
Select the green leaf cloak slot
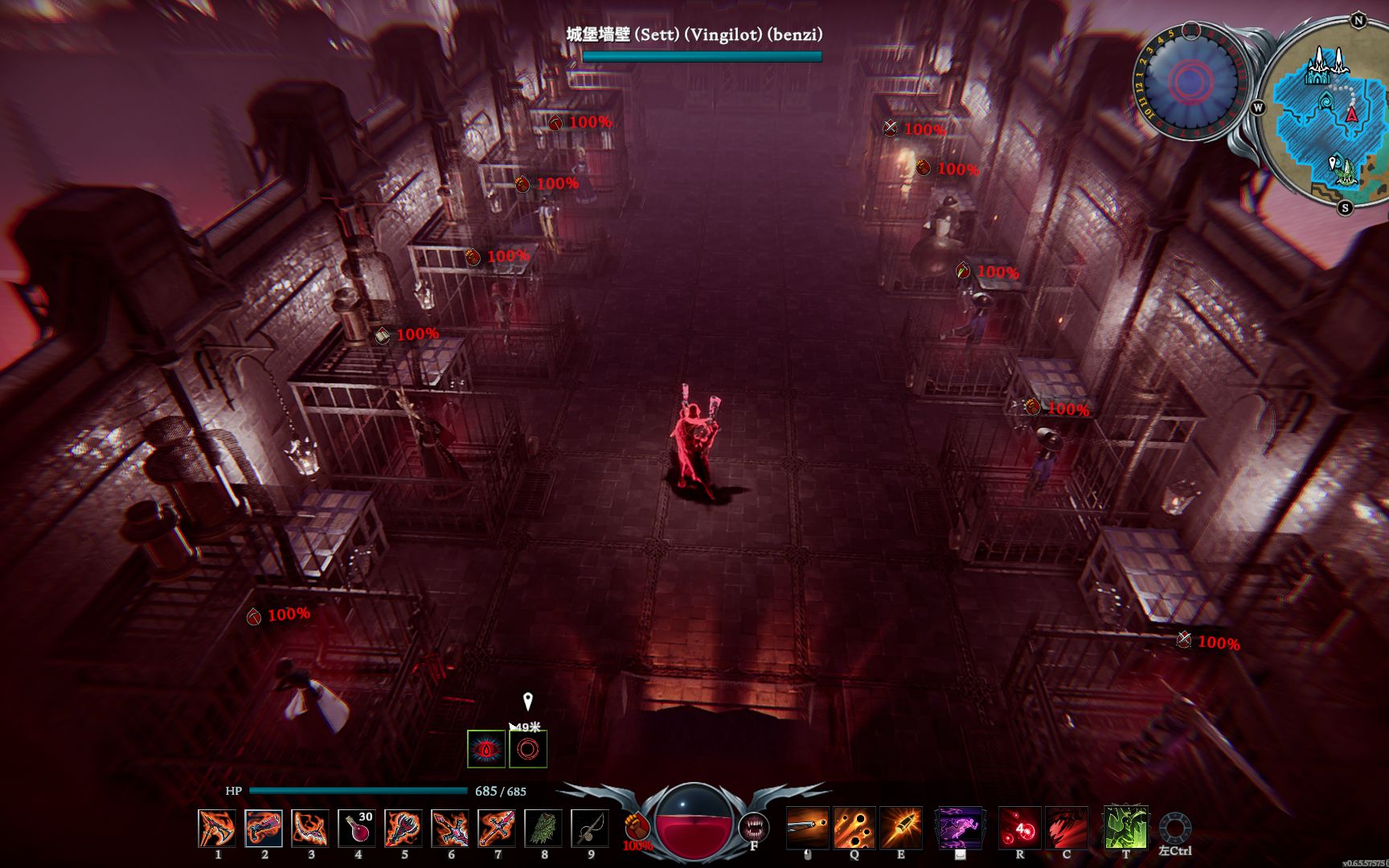pos(543,828)
